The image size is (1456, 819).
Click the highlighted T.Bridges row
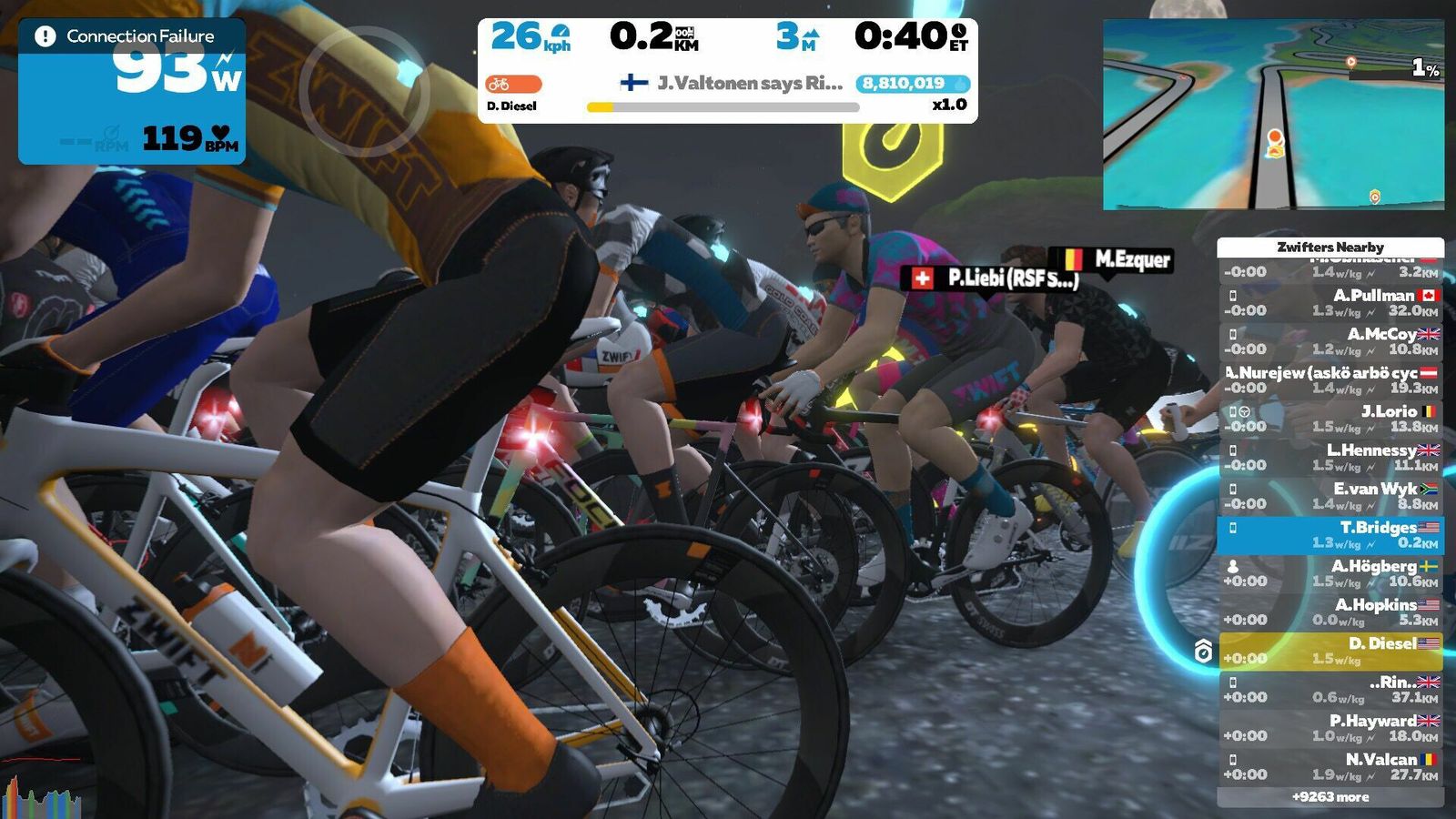[1330, 535]
